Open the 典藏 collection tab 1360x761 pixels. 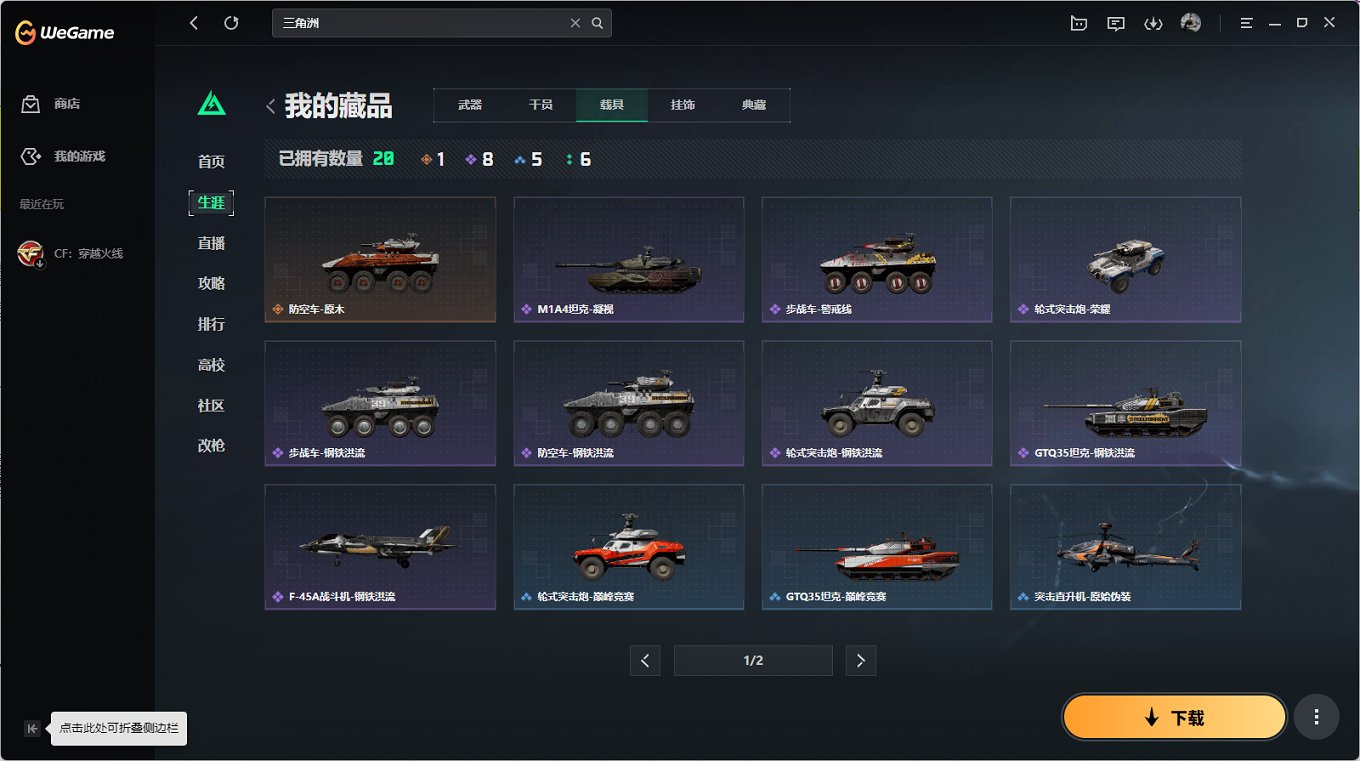(x=754, y=104)
